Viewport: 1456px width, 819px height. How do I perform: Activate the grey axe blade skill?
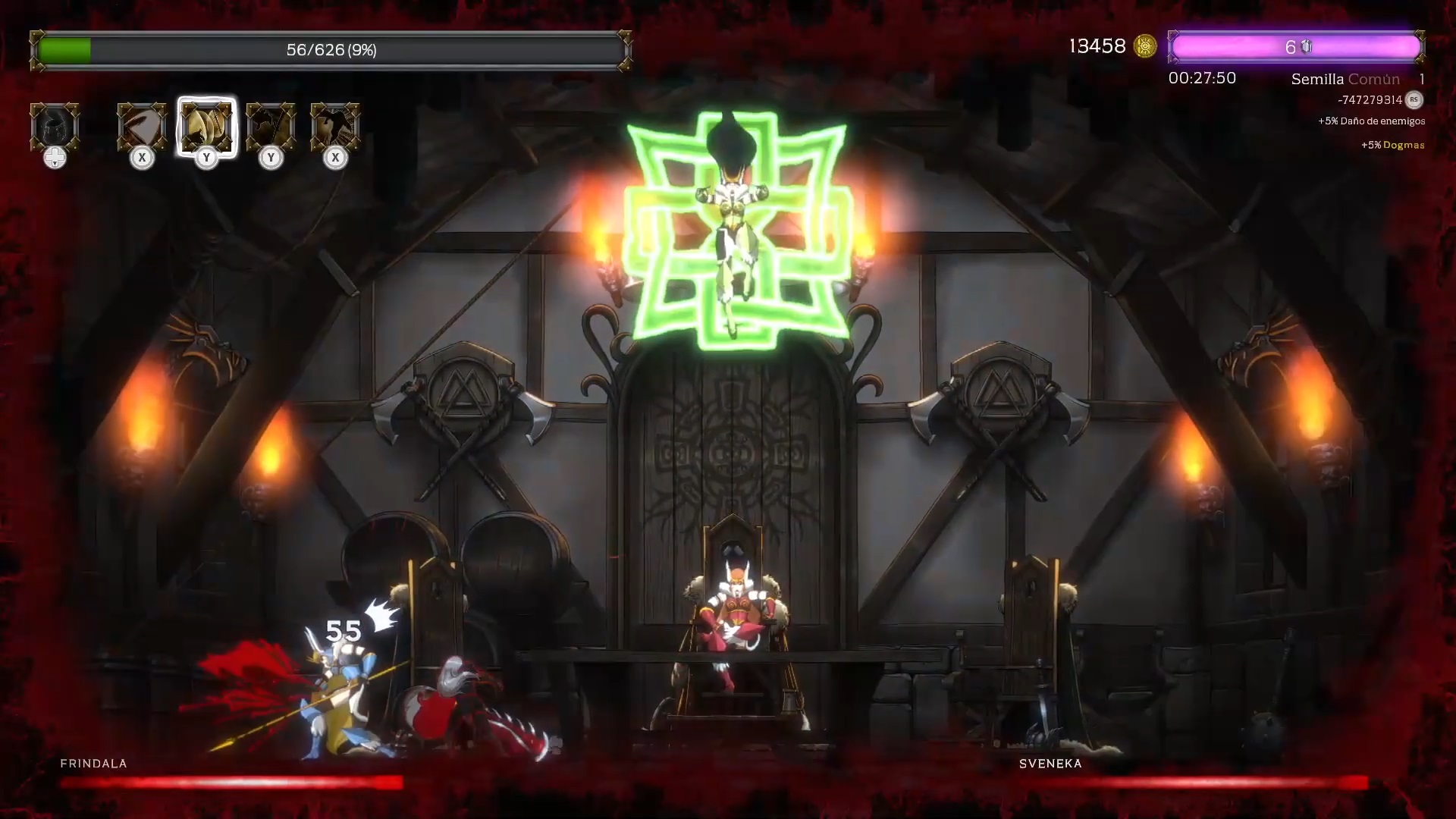[142, 127]
